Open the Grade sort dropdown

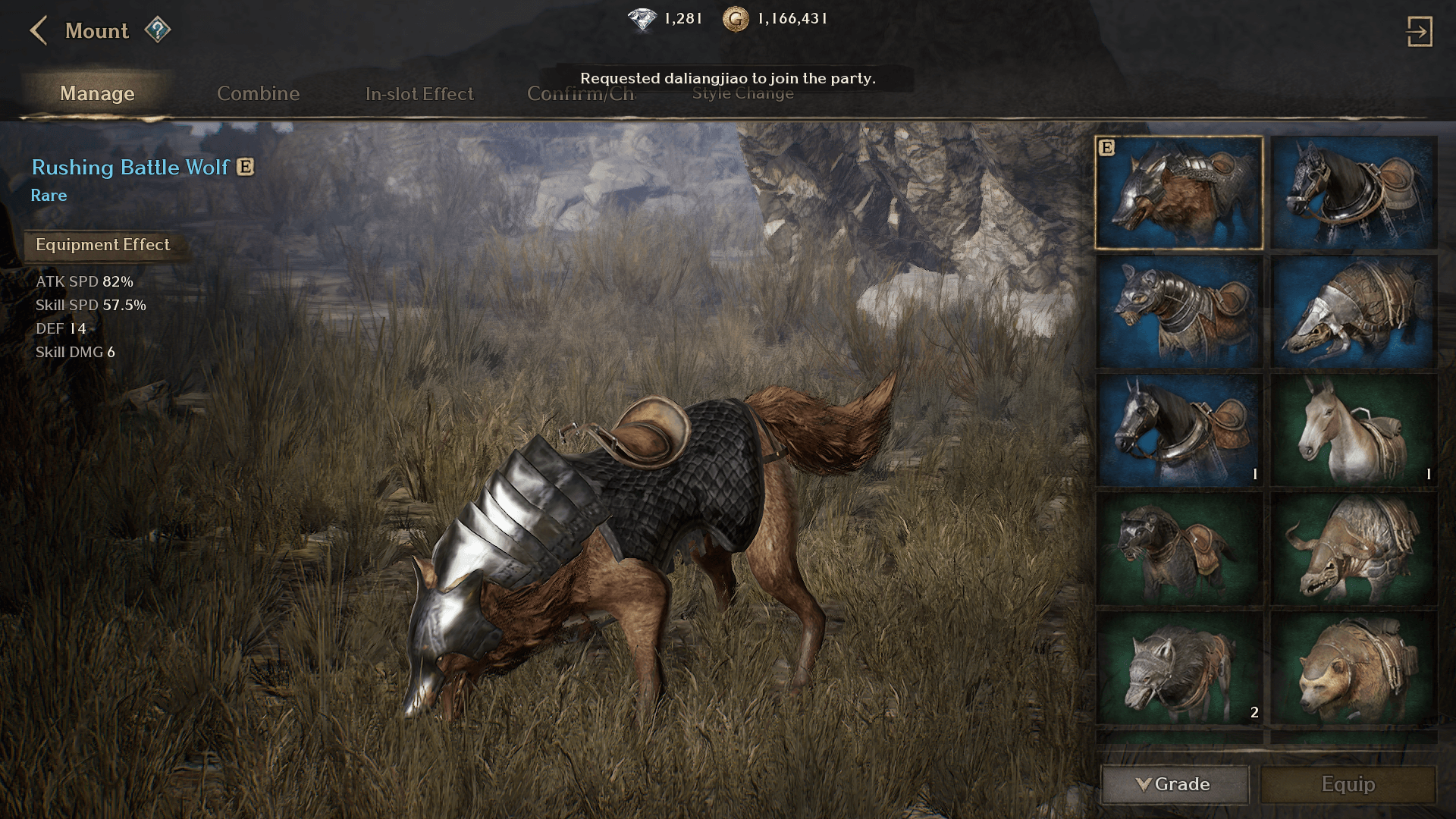tap(1174, 784)
